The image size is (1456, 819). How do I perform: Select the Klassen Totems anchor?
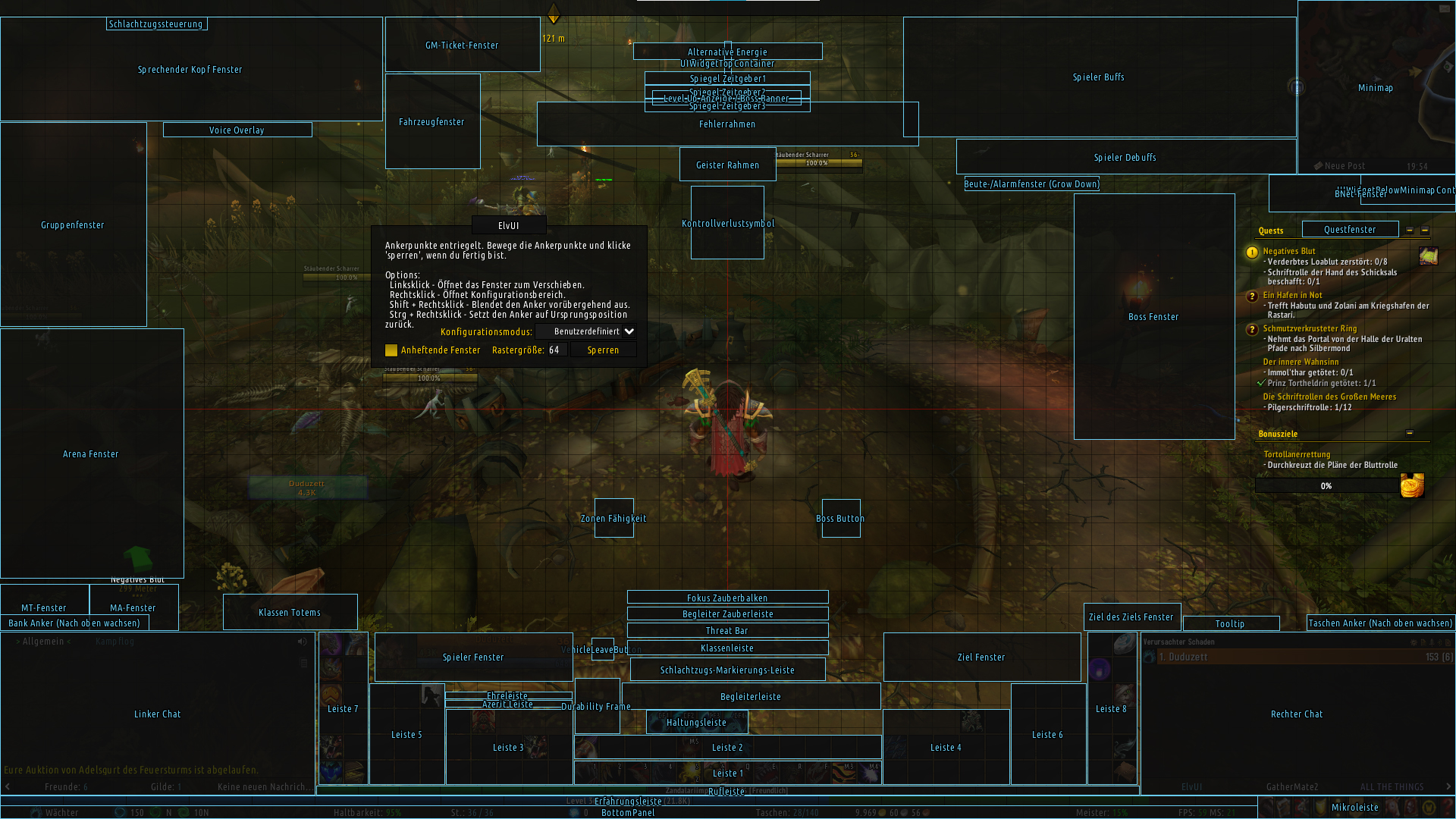coord(290,612)
